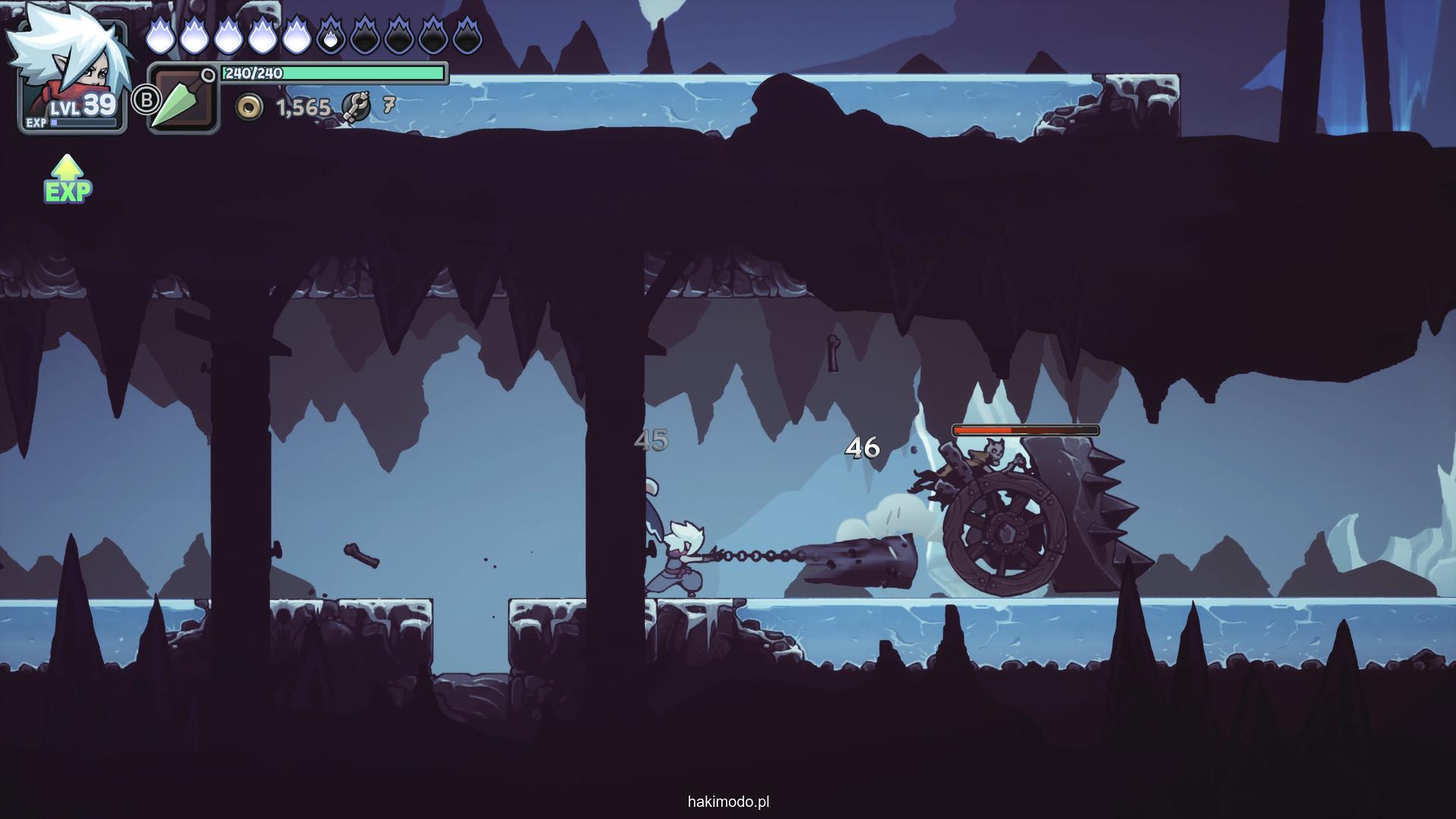Click the green EXP boost buff icon

click(x=67, y=180)
